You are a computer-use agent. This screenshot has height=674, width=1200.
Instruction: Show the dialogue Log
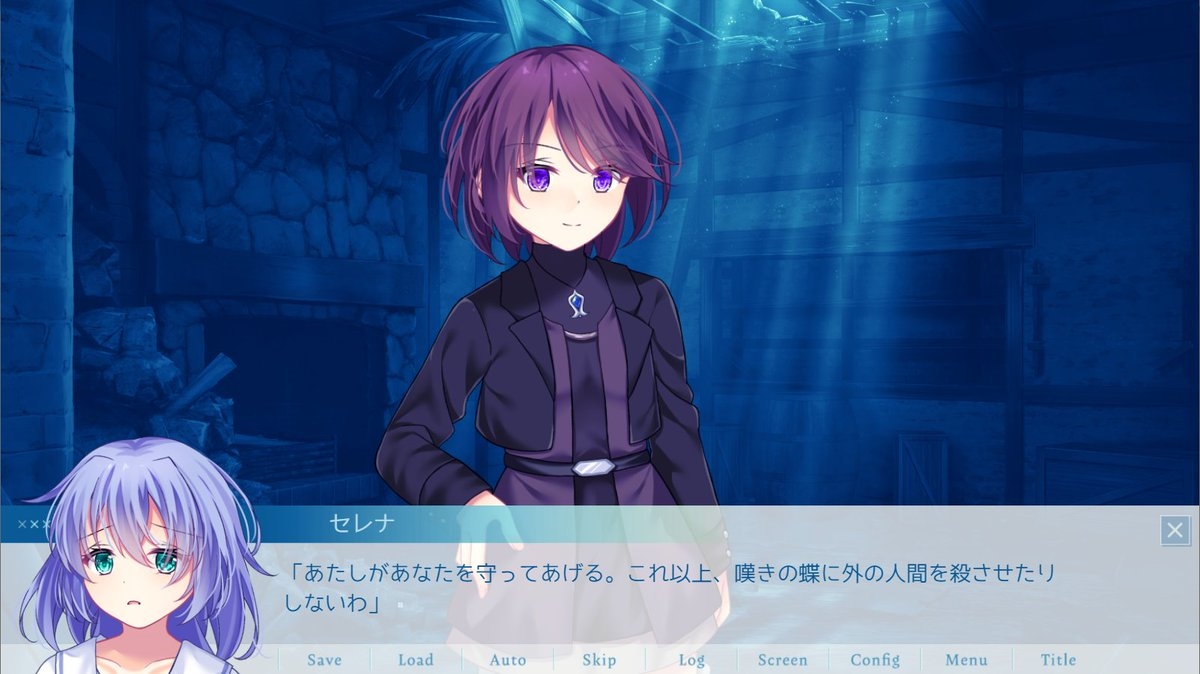coord(691,660)
